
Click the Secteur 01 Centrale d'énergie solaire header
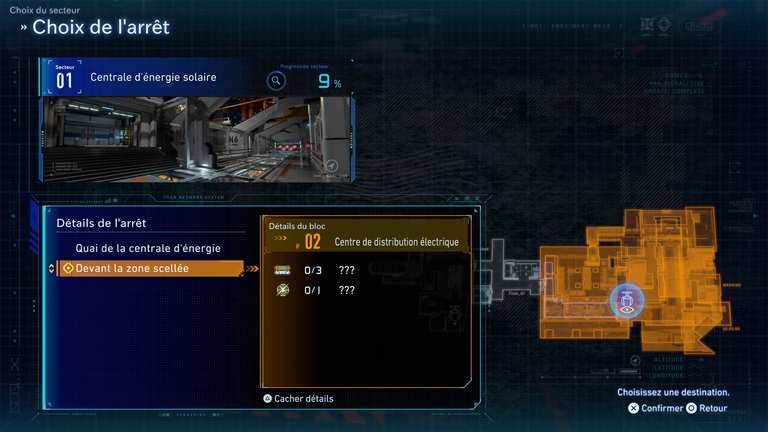[x=152, y=77]
